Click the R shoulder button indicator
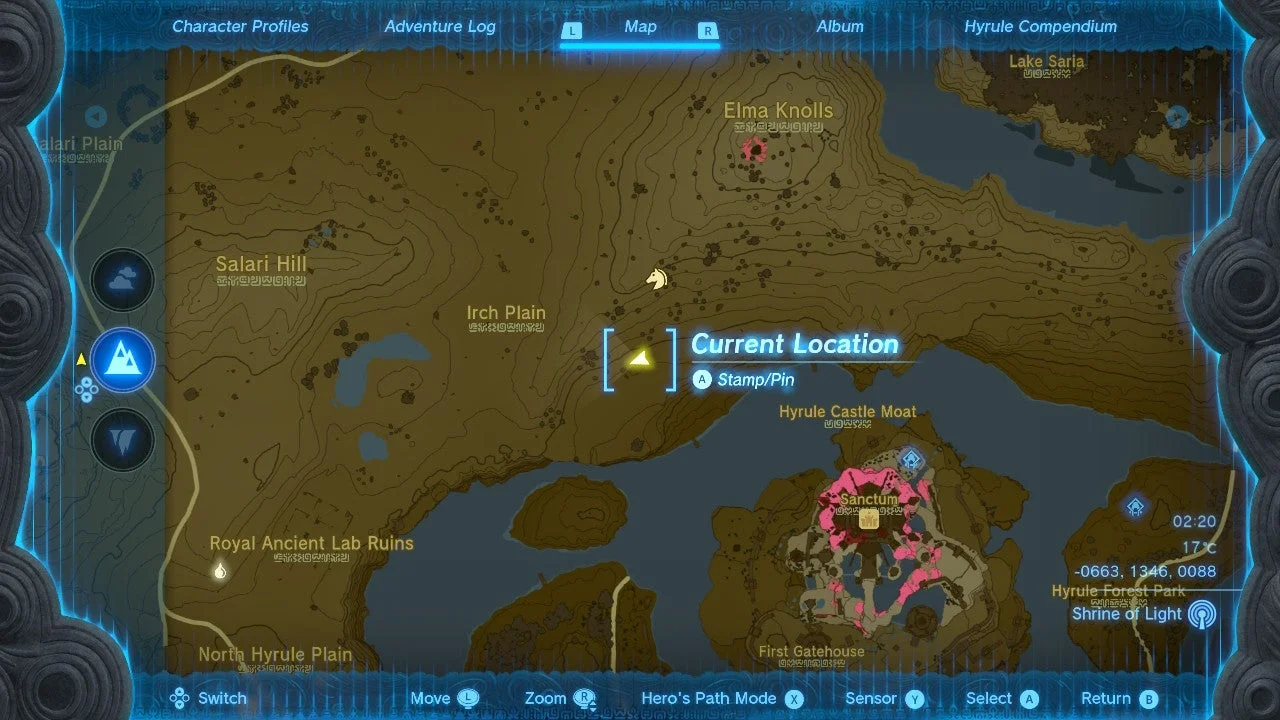Screen dimensions: 1280x720 (707, 31)
